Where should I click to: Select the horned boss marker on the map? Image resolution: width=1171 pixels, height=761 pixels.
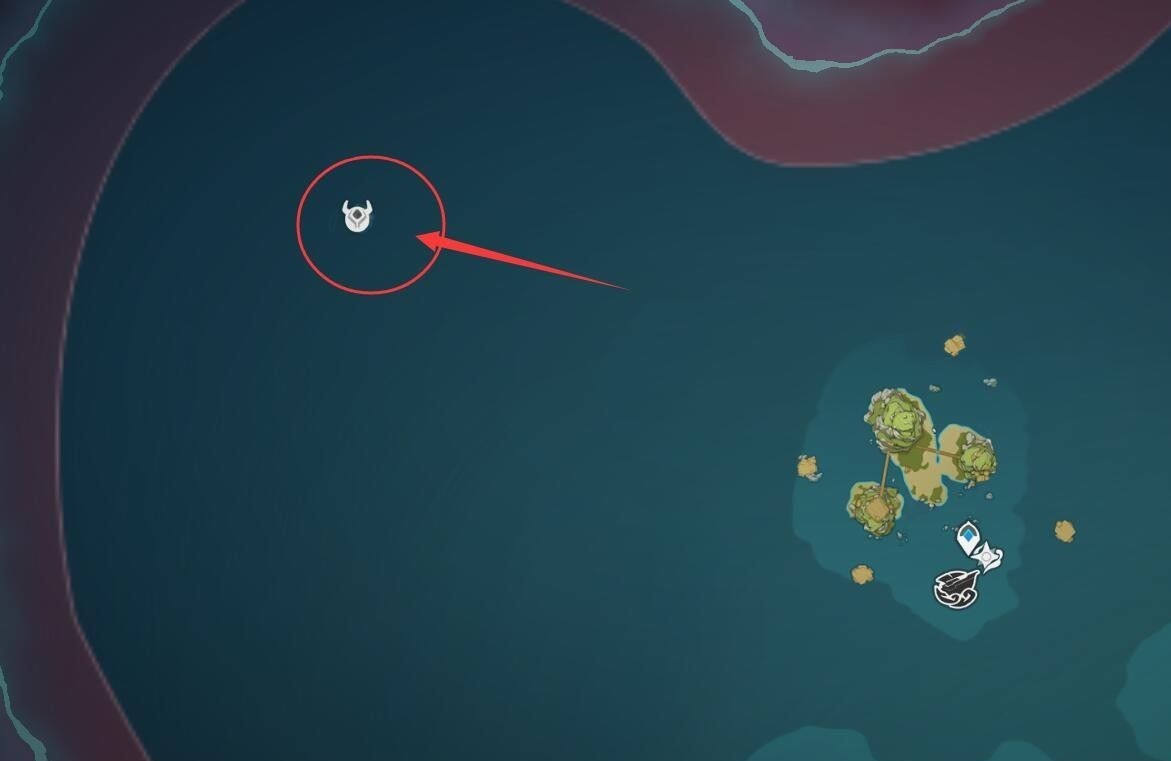pos(358,217)
